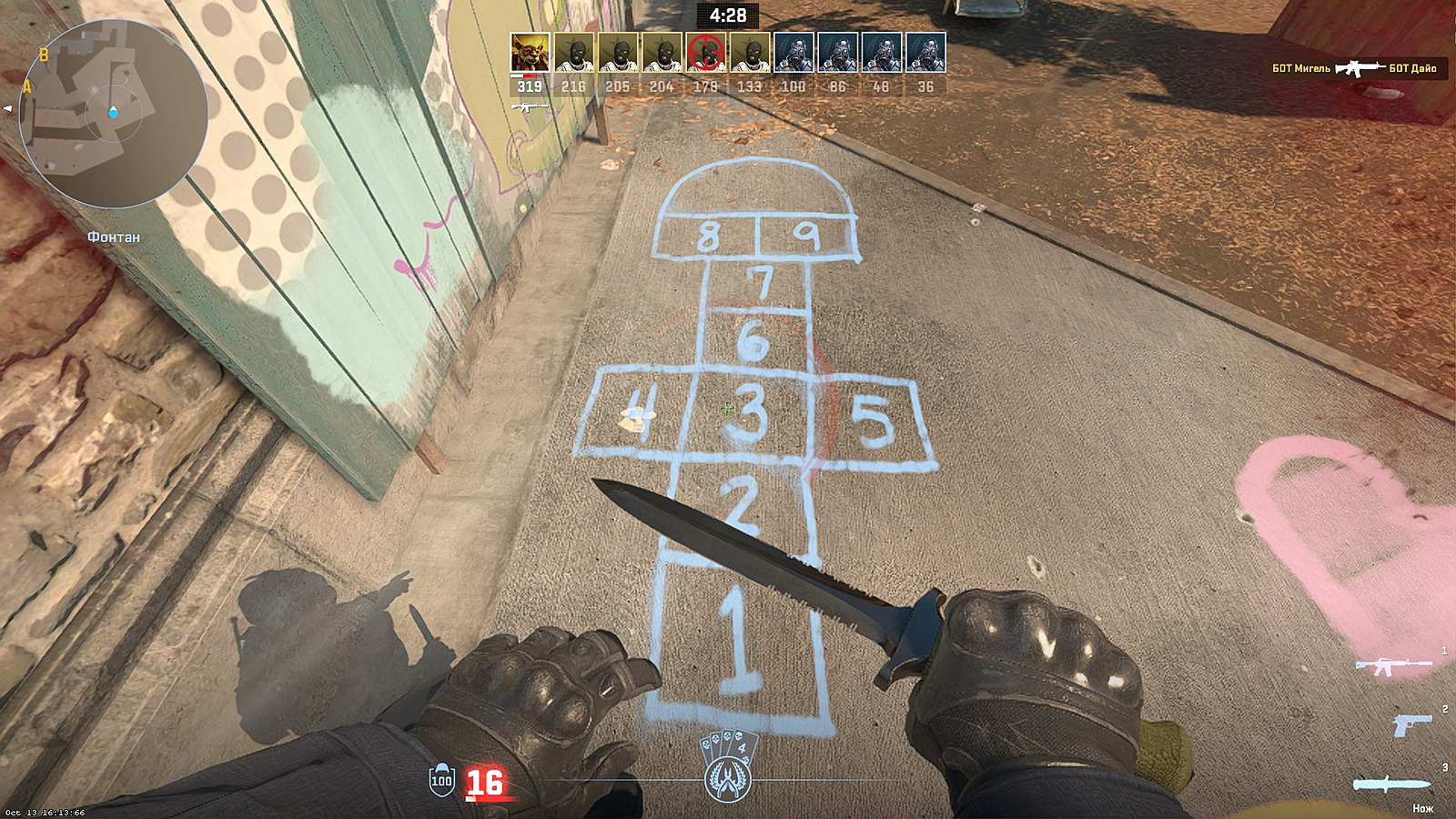Viewport: 1456px width, 819px height.
Task: Click the armor shield icon showing 100
Action: click(x=440, y=780)
